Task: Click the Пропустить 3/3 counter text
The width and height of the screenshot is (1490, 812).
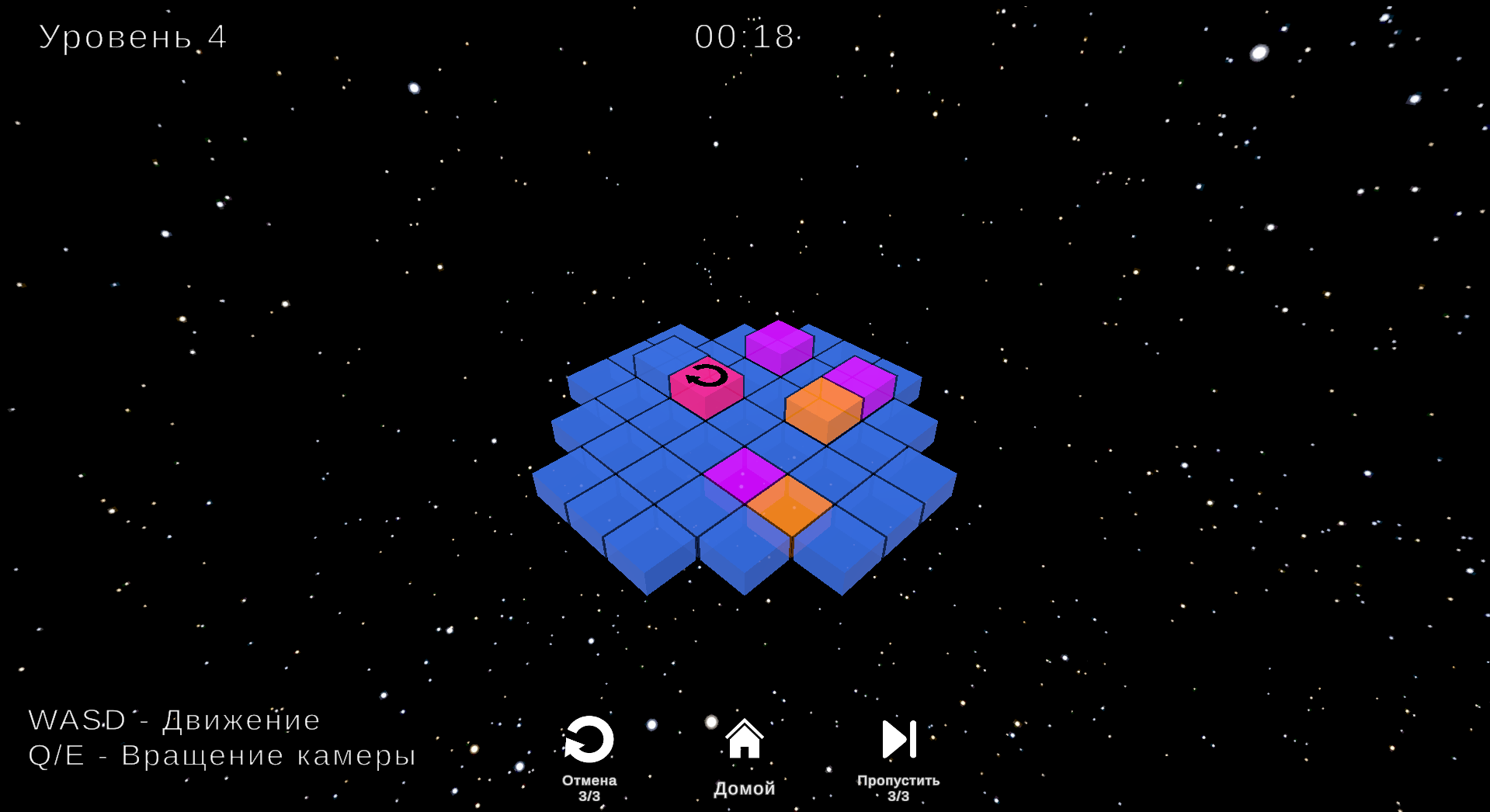Action: point(898,787)
